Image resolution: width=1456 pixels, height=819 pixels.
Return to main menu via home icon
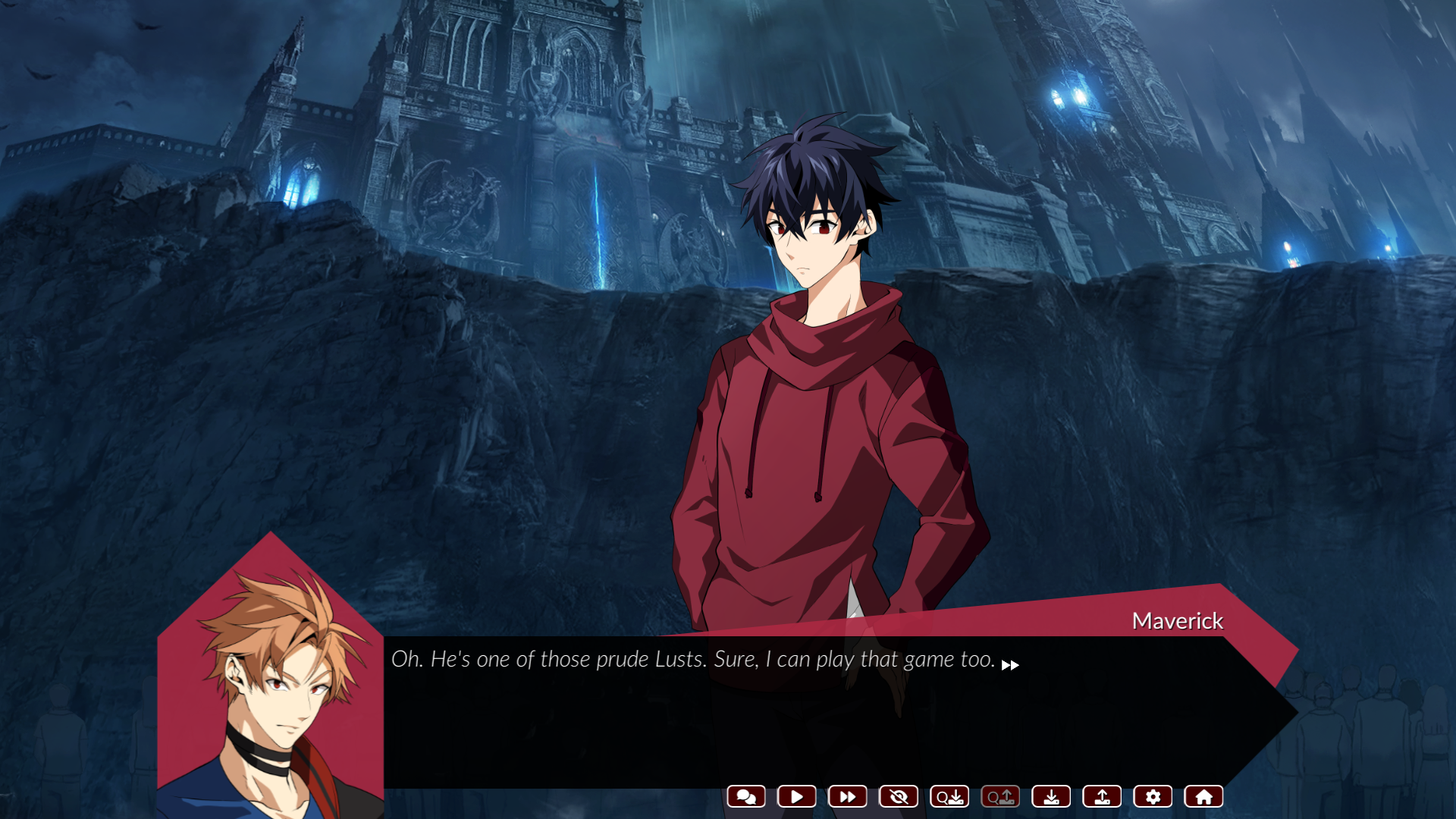pos(1203,796)
